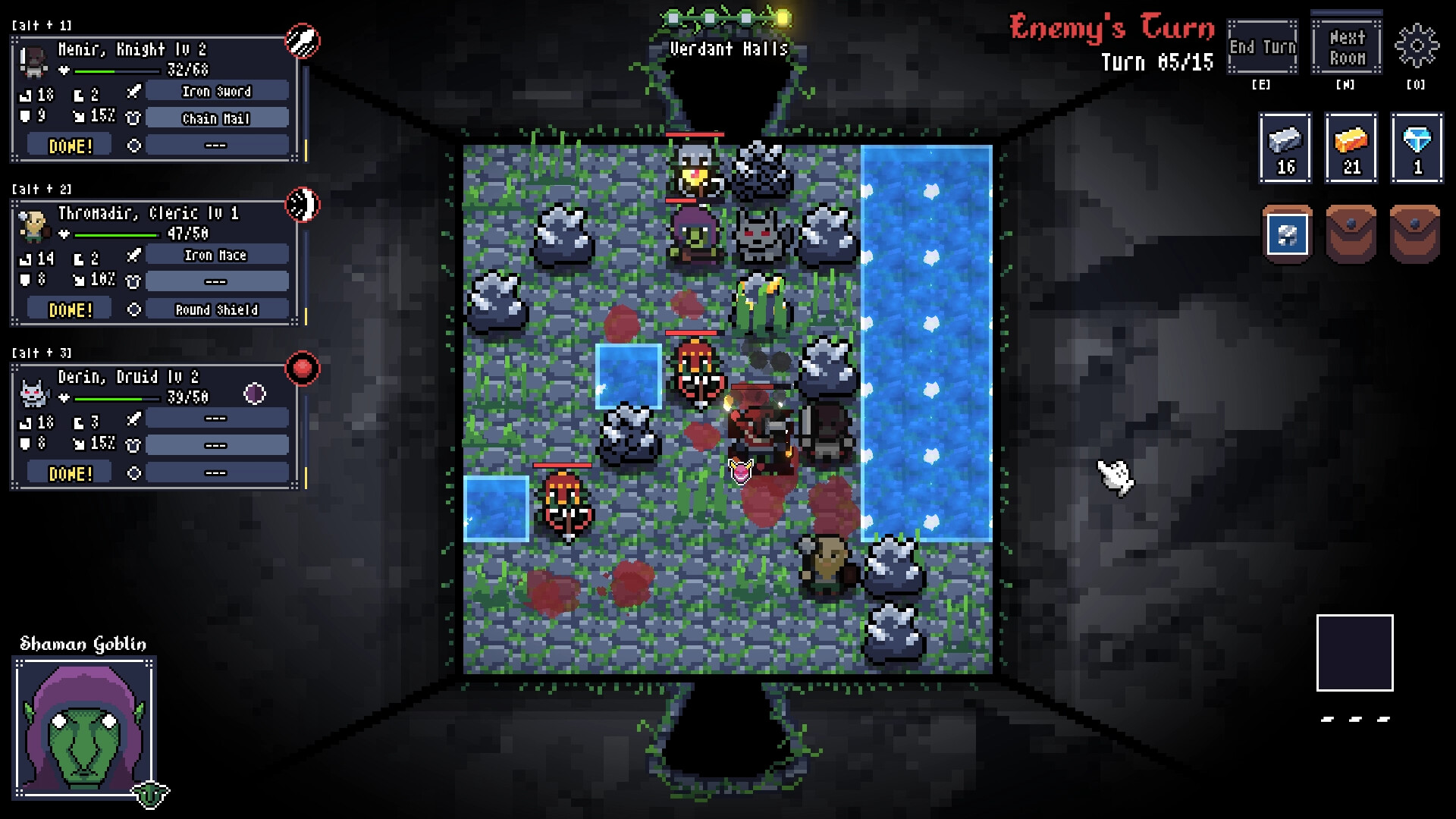Open Menir's empty accessory slot
This screenshot has height=819, width=1456.
coord(216,144)
